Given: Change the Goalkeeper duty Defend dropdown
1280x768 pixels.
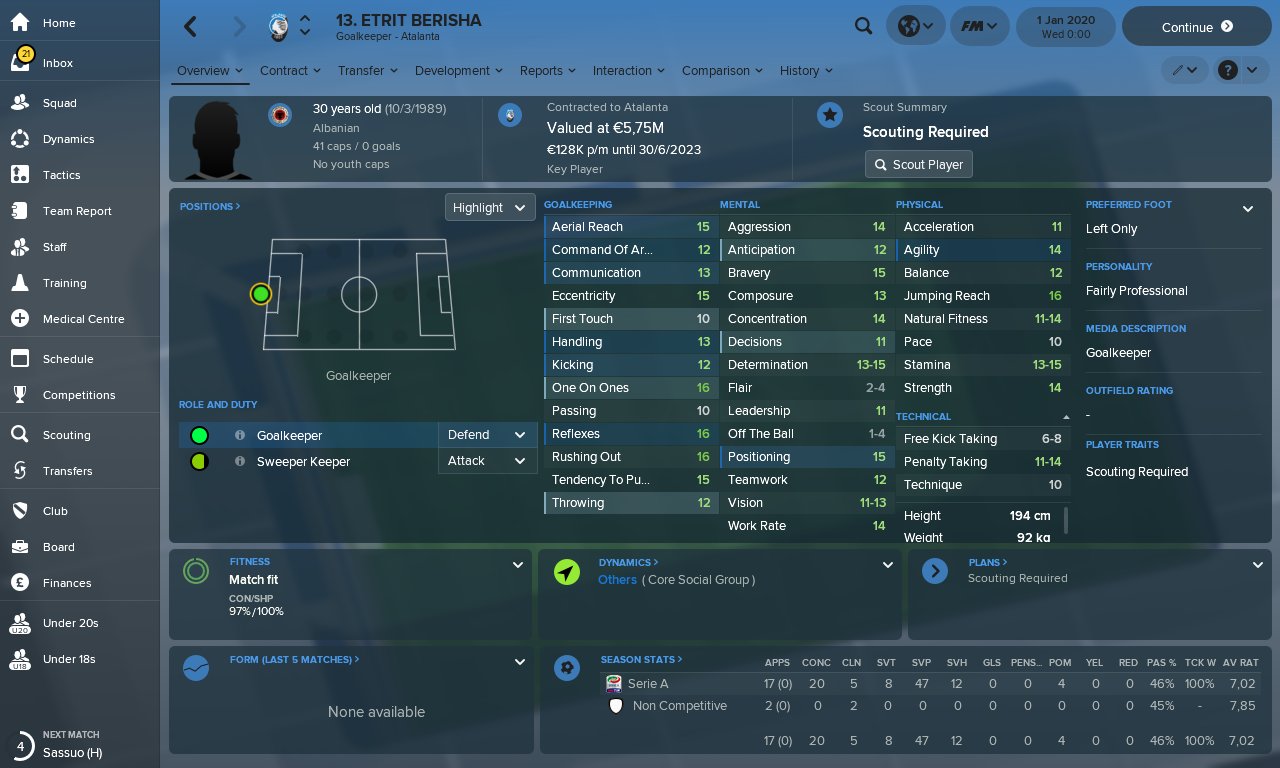Looking at the screenshot, I should pyautogui.click(x=487, y=435).
